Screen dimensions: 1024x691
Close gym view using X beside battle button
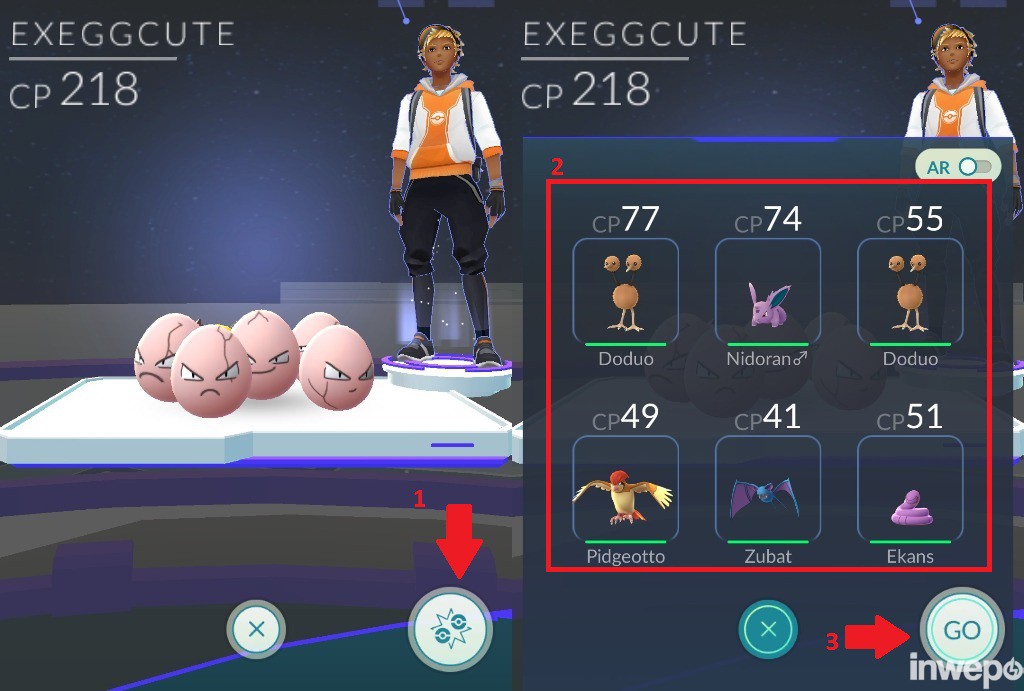[256, 630]
